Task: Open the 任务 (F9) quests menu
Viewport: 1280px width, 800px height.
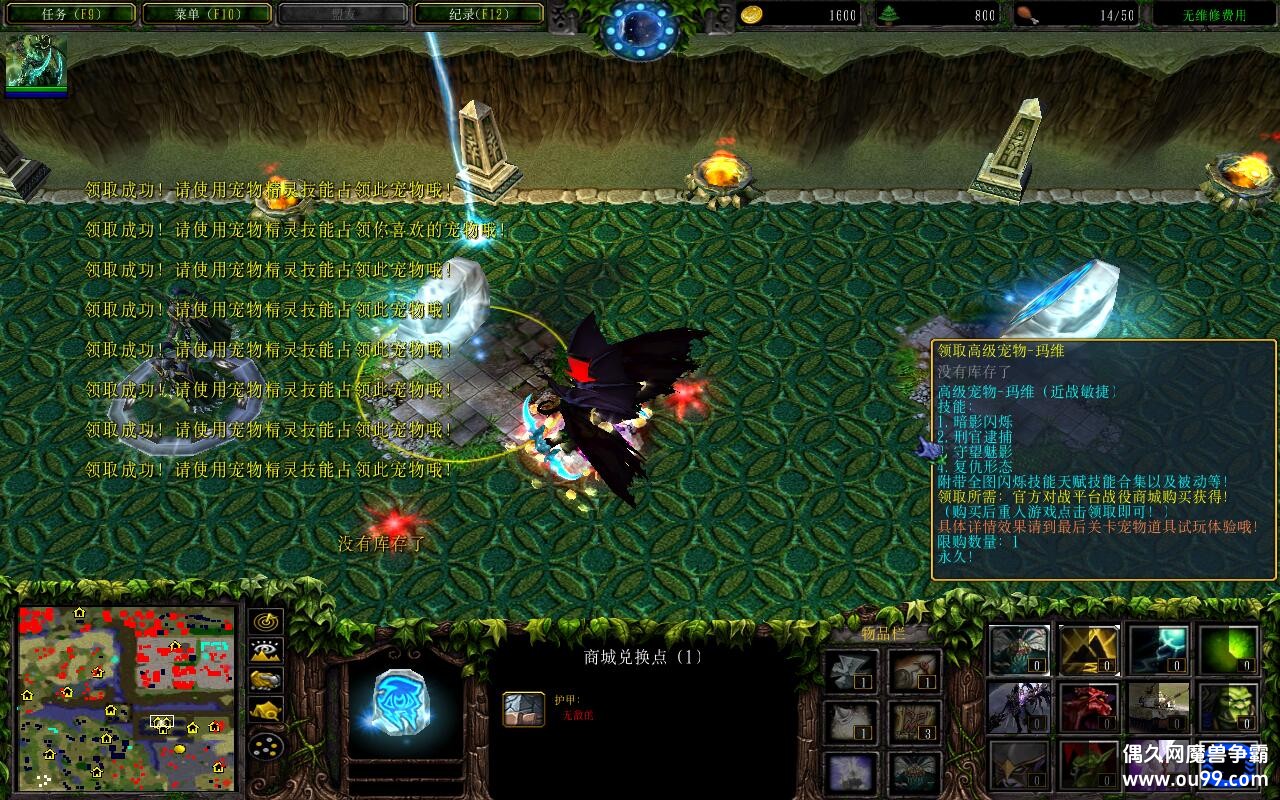Action: (69, 14)
